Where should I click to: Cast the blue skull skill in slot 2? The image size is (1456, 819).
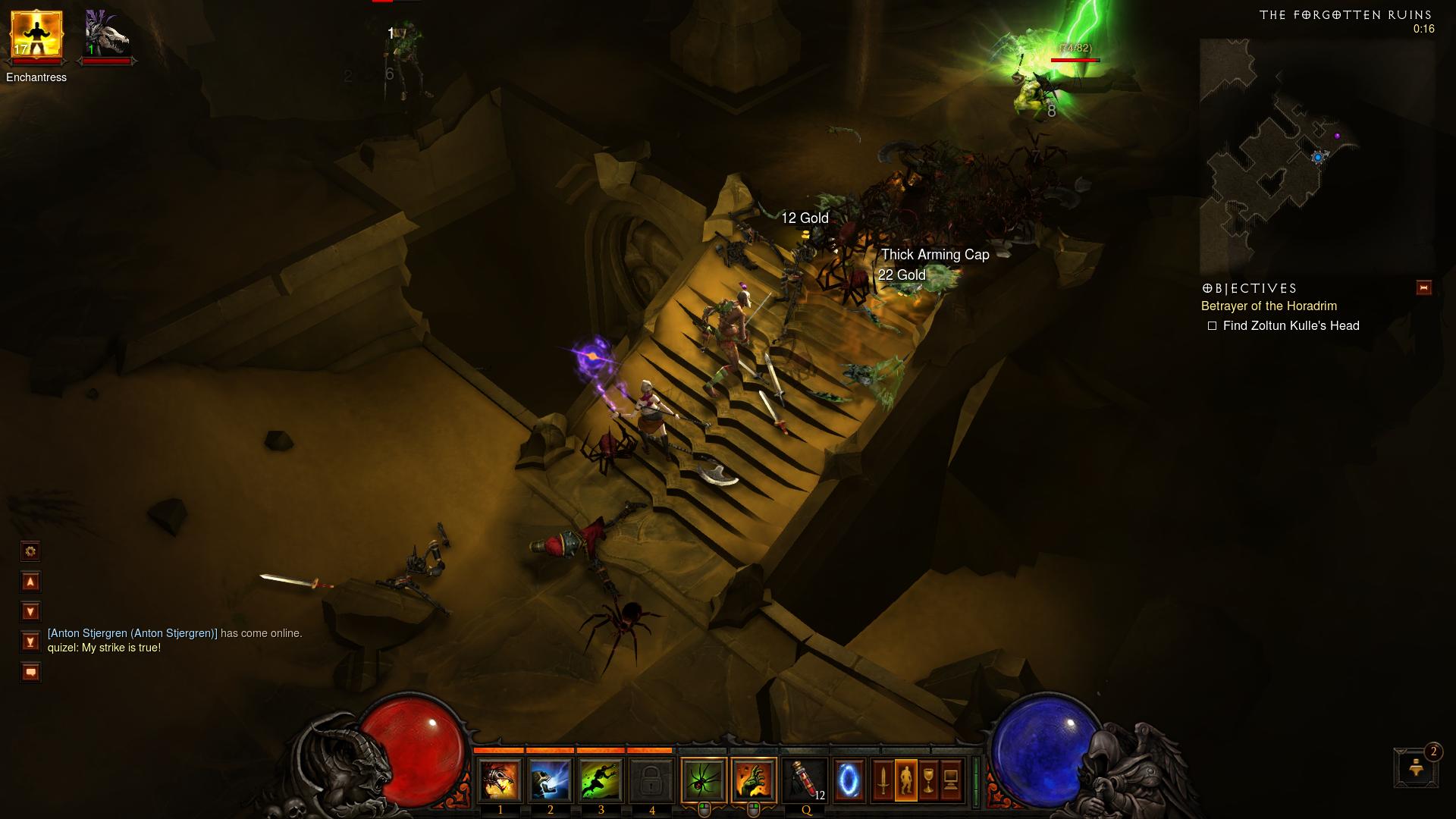[551, 780]
